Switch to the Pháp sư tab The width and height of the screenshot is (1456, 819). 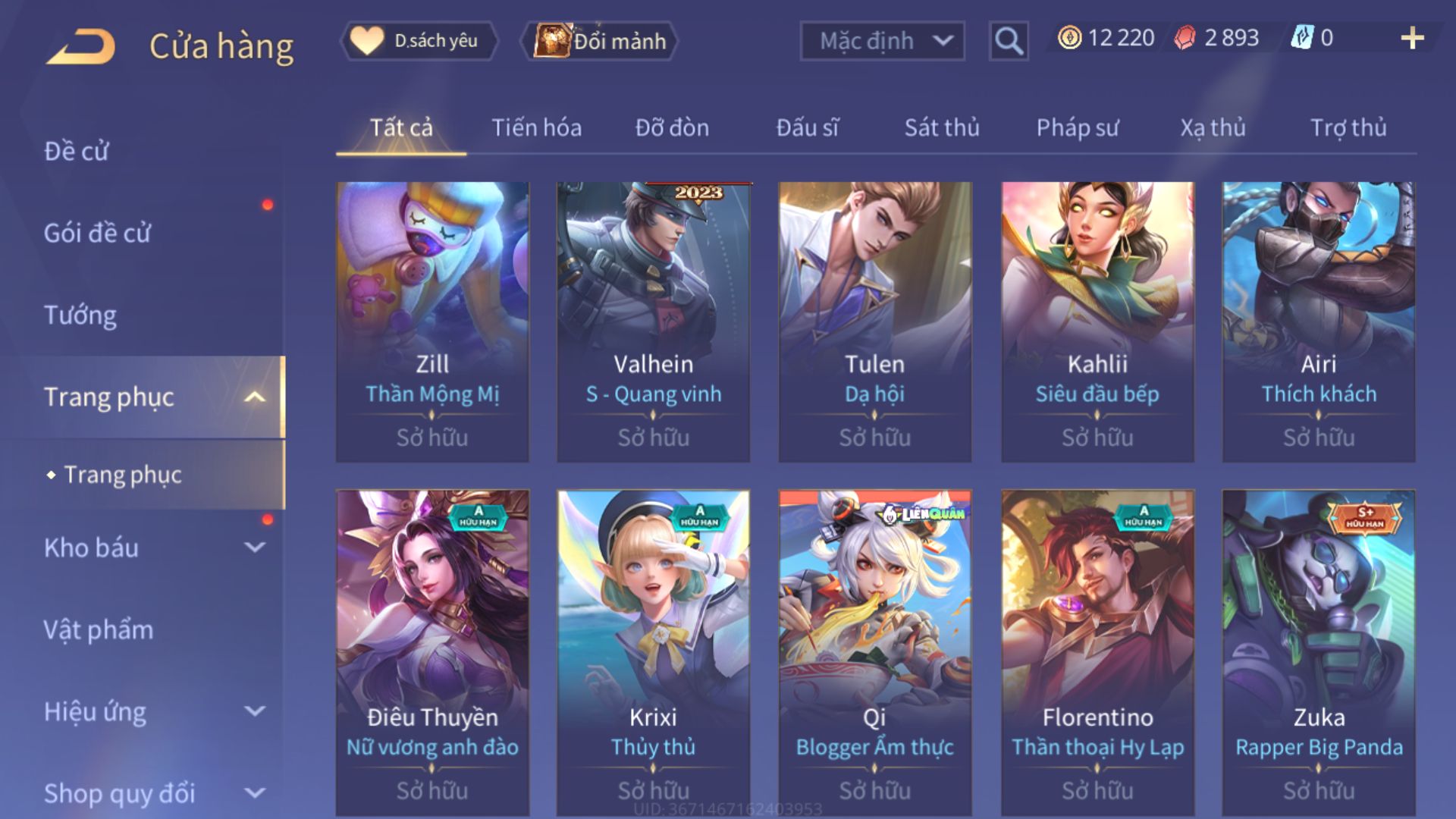point(1077,127)
